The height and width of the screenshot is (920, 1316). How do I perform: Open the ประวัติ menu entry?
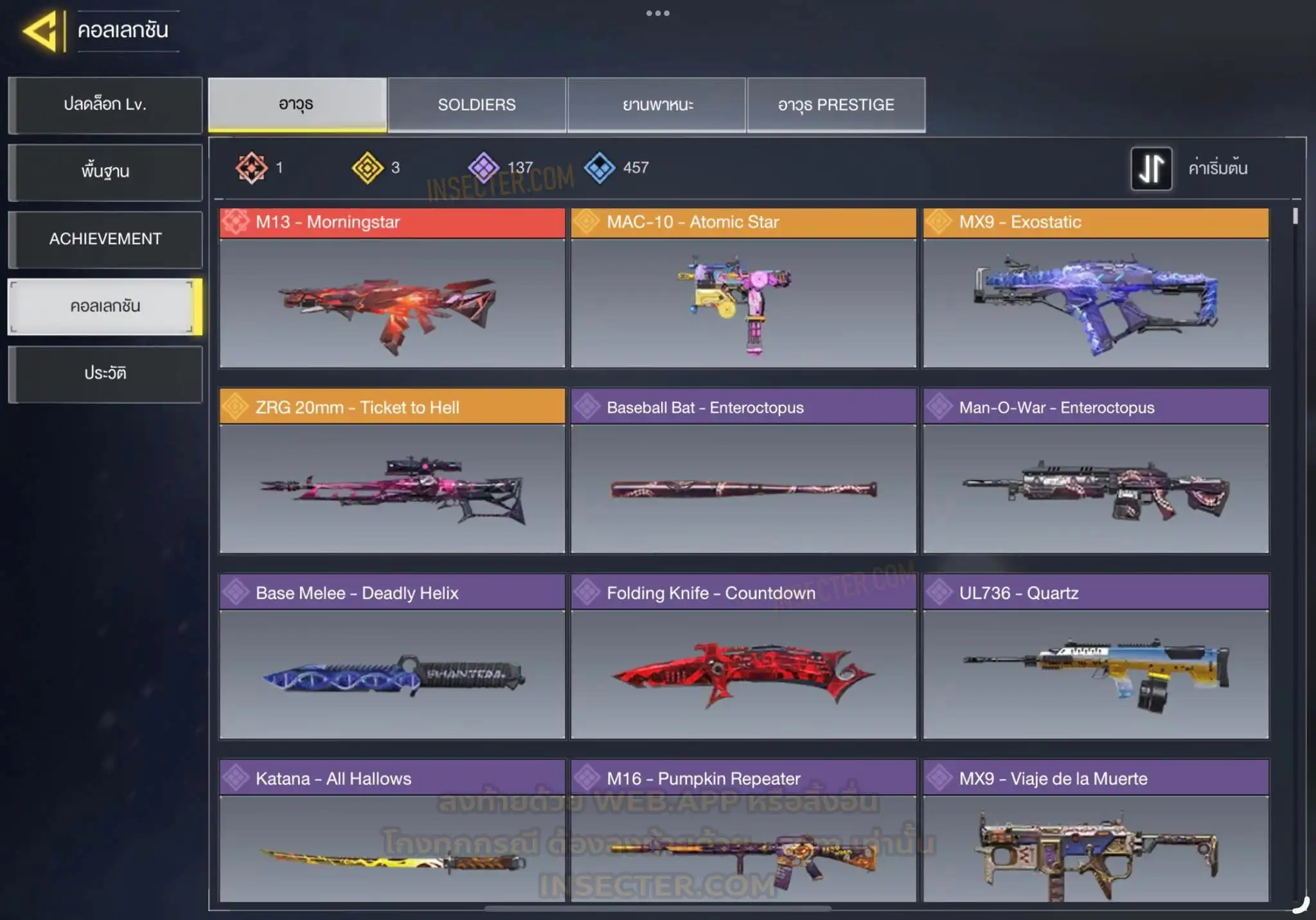click(x=105, y=374)
